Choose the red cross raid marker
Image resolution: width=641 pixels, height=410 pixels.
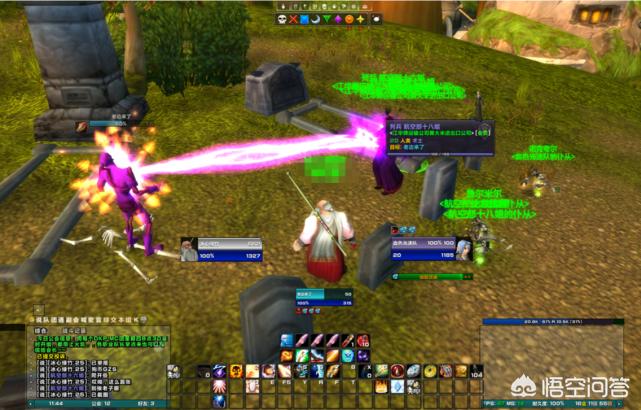pyautogui.click(x=293, y=18)
